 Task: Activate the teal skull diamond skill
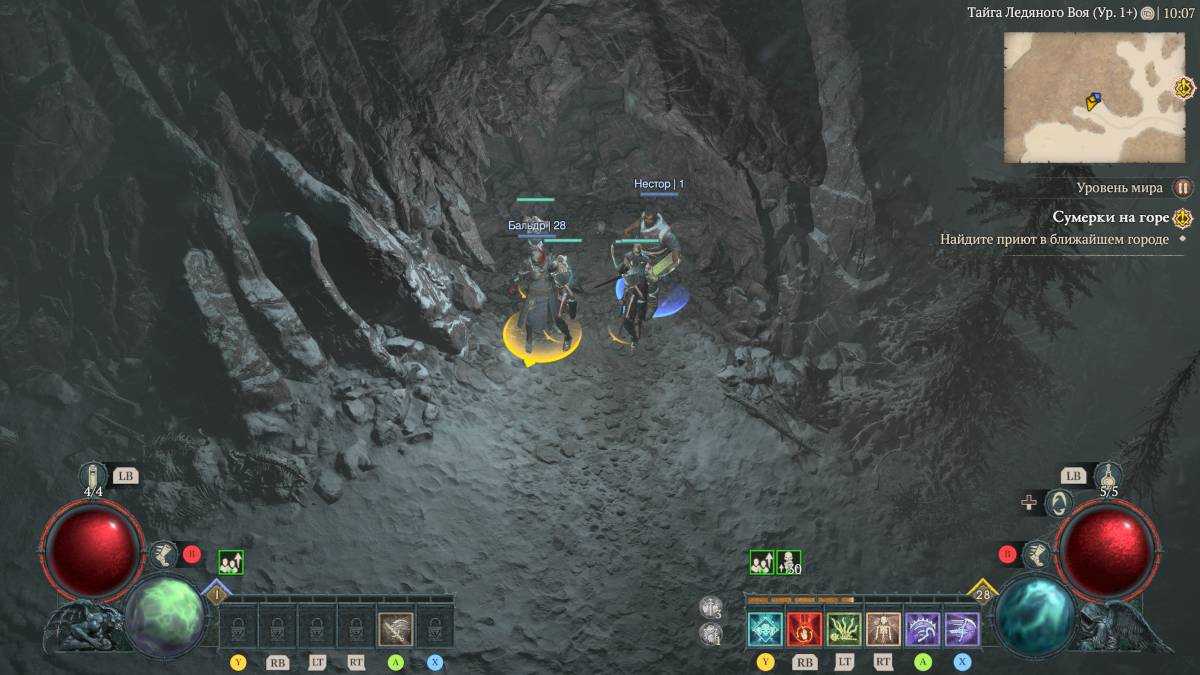[765, 629]
